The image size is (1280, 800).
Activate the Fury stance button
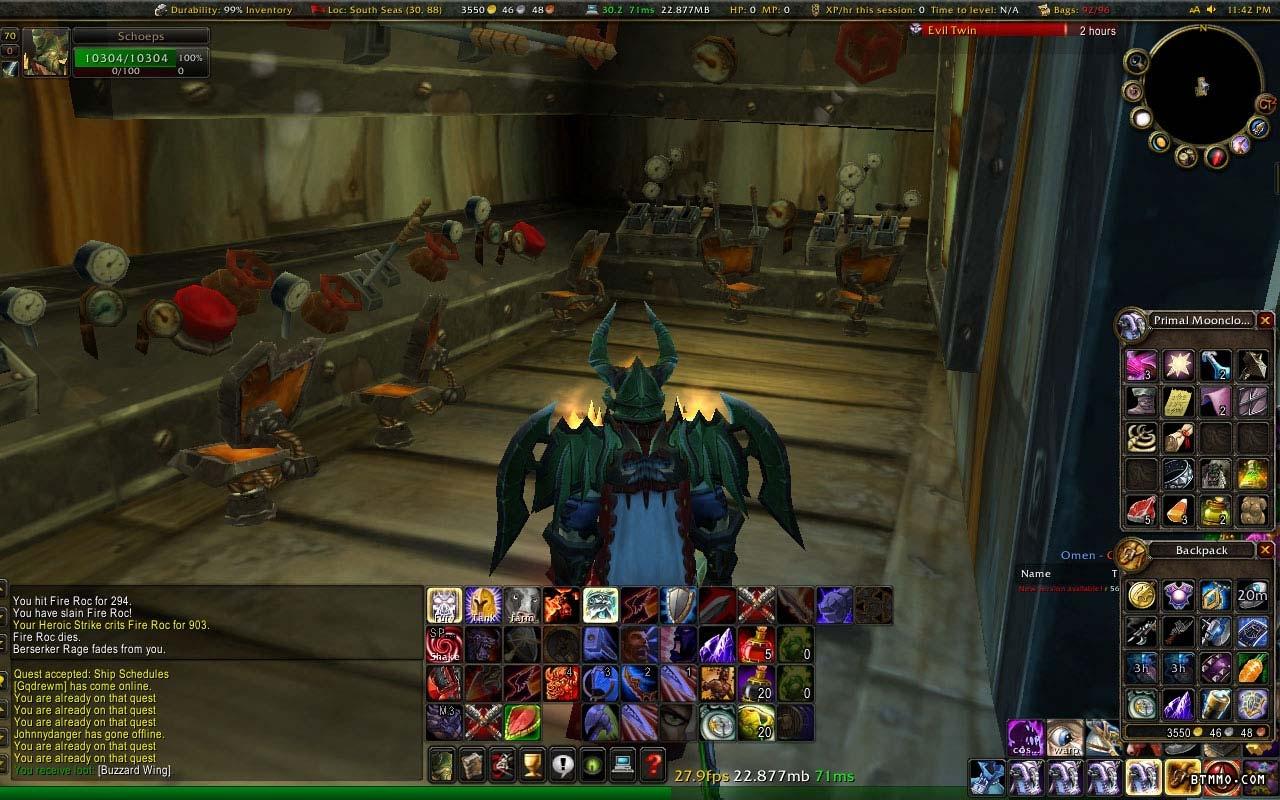[x=444, y=605]
